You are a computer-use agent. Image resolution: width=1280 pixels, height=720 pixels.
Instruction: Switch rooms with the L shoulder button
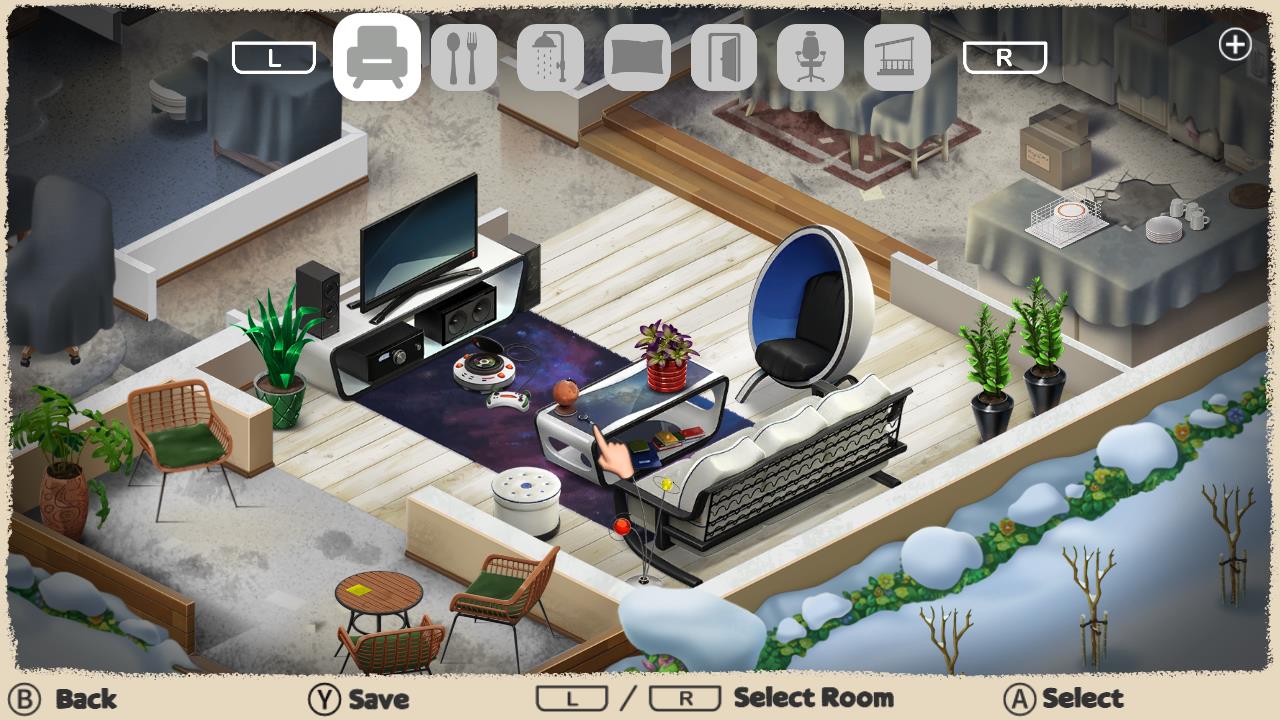[273, 57]
